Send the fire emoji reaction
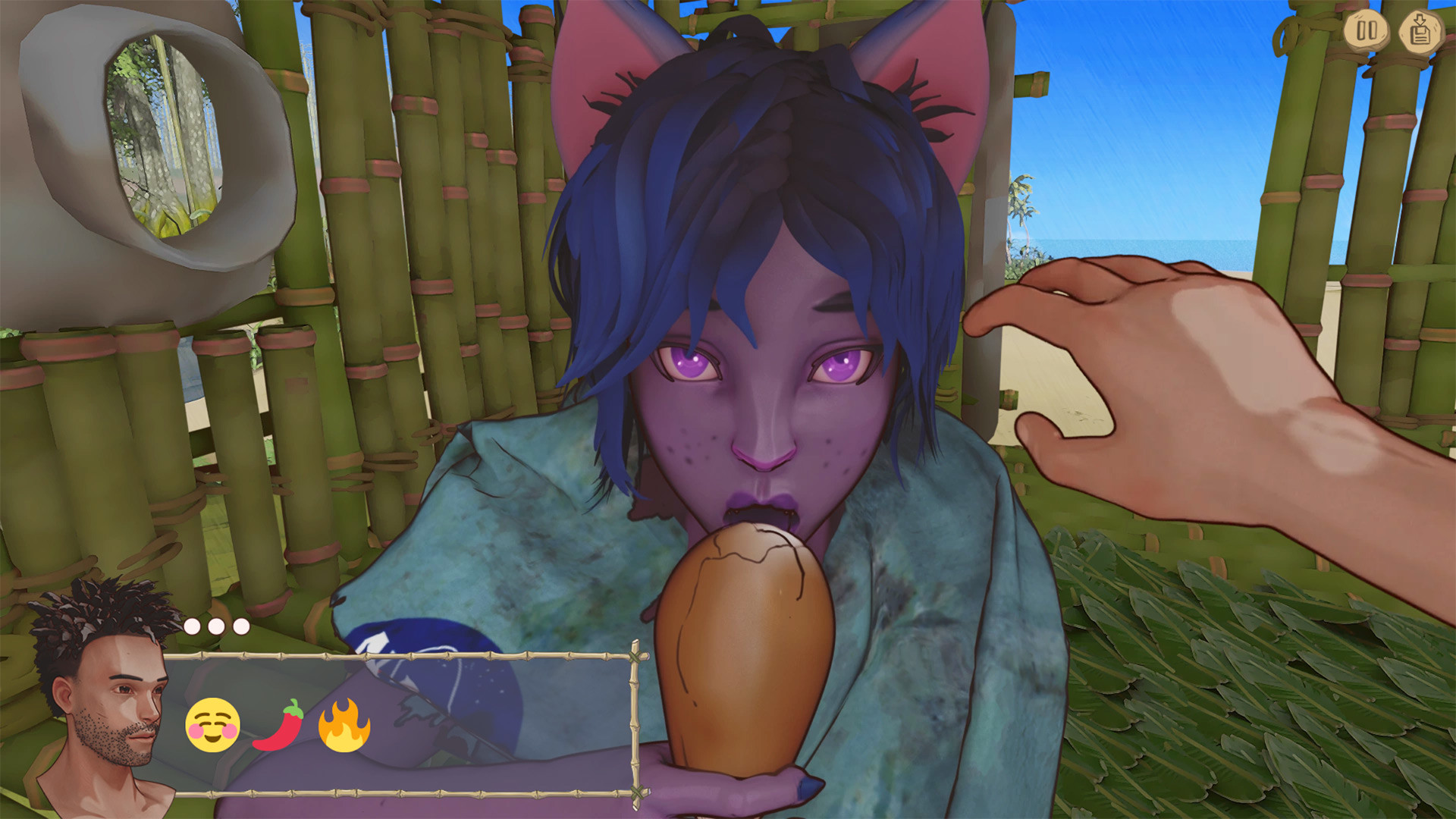Screen dimensions: 1456x819 (x=344, y=726)
